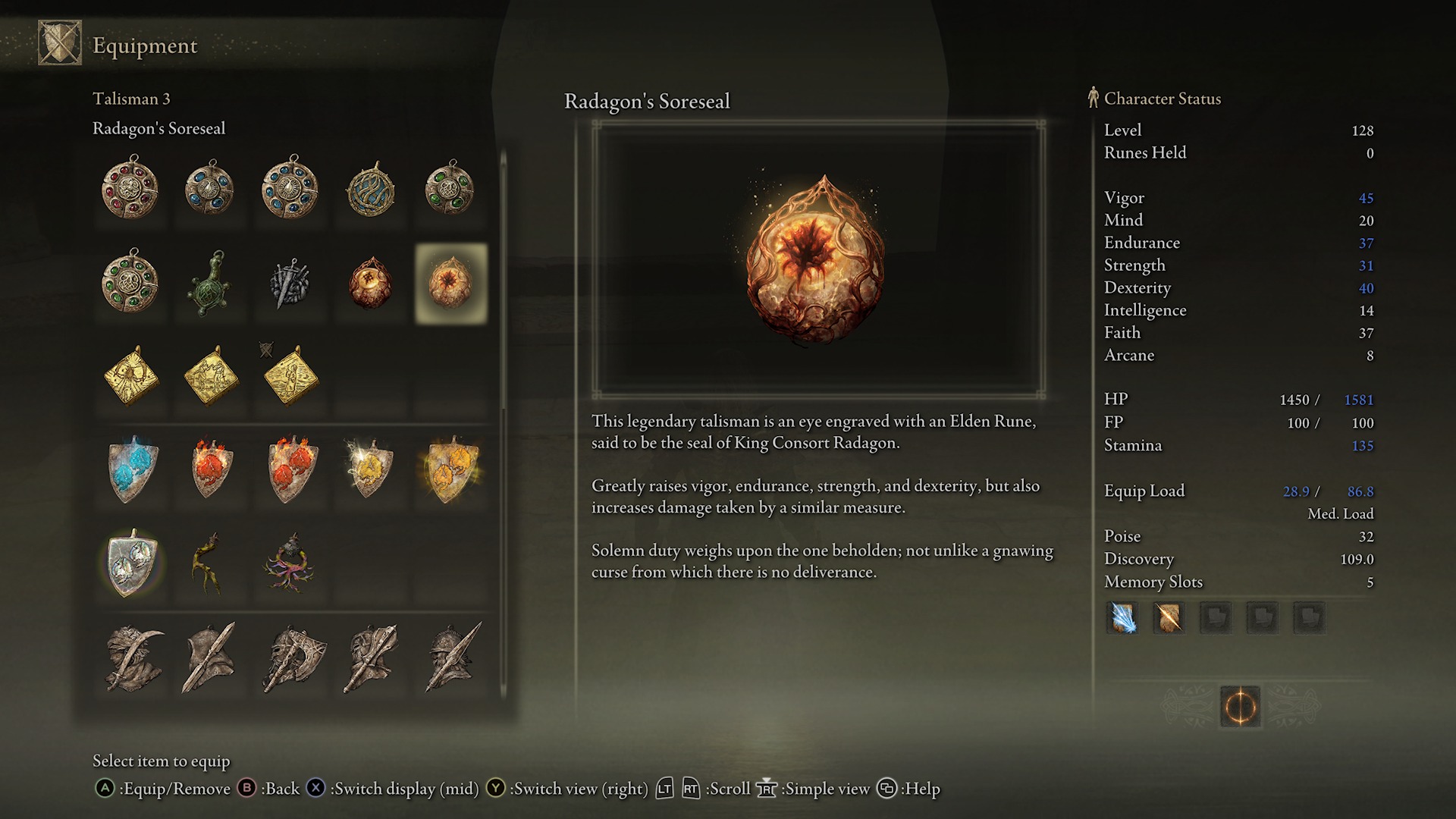Choose the blue dragoncrest shield talisman
Viewport: 1456px width, 819px height.
point(133,469)
